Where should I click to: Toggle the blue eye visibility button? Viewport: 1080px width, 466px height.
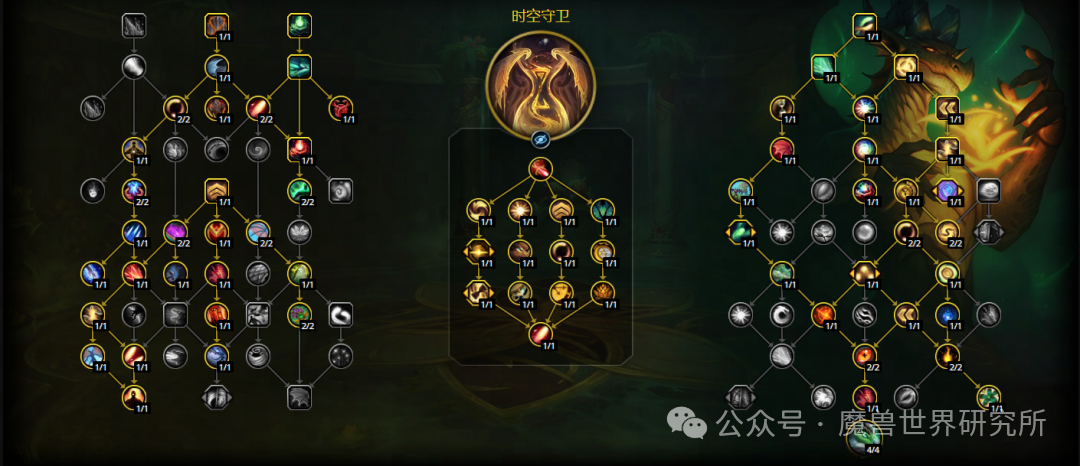[540, 139]
